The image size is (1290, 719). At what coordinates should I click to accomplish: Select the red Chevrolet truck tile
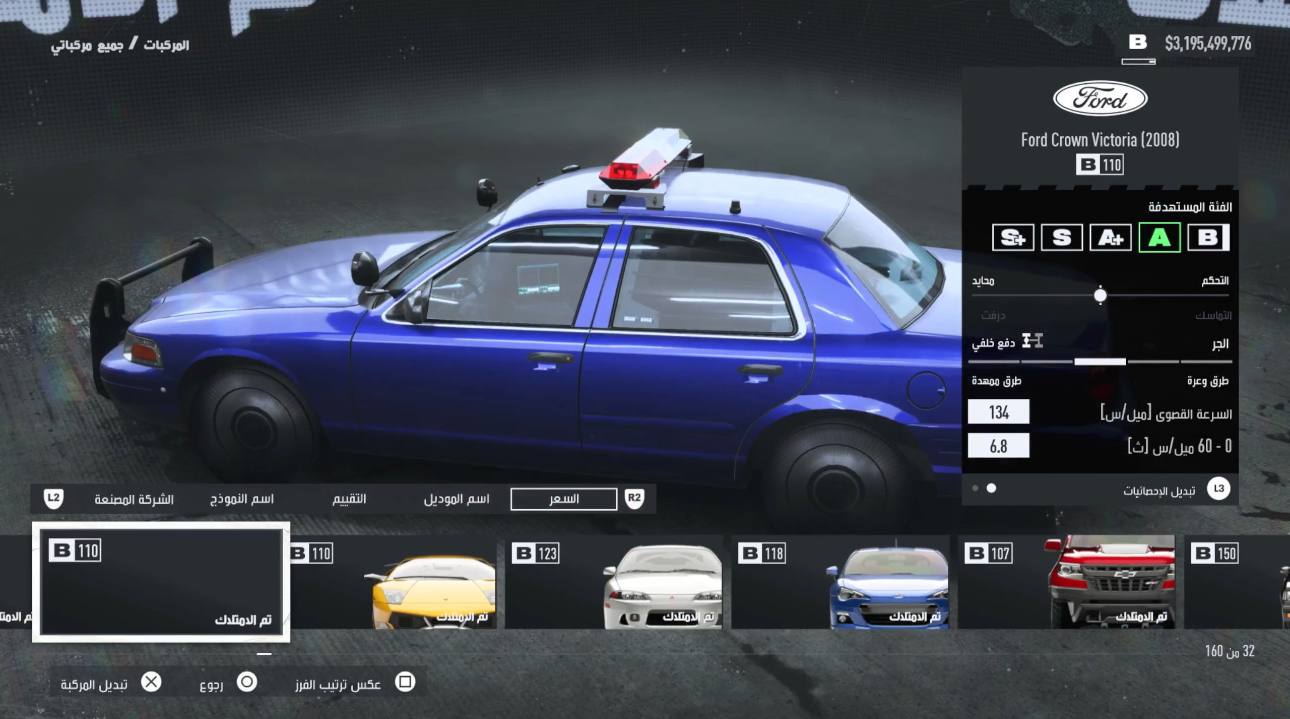1066,583
